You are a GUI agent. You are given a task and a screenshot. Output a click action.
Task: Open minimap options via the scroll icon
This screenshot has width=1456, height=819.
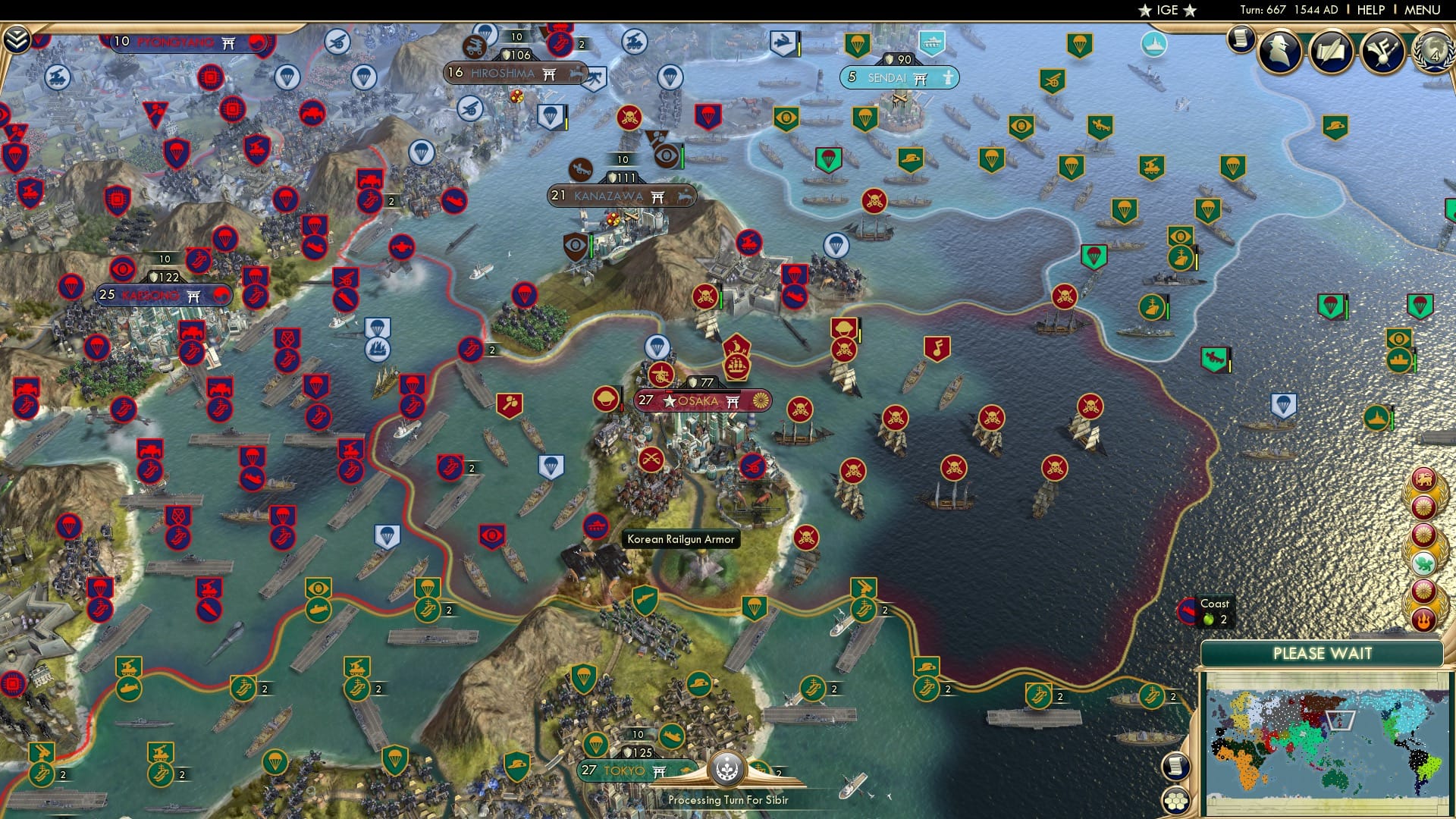click(x=1175, y=766)
